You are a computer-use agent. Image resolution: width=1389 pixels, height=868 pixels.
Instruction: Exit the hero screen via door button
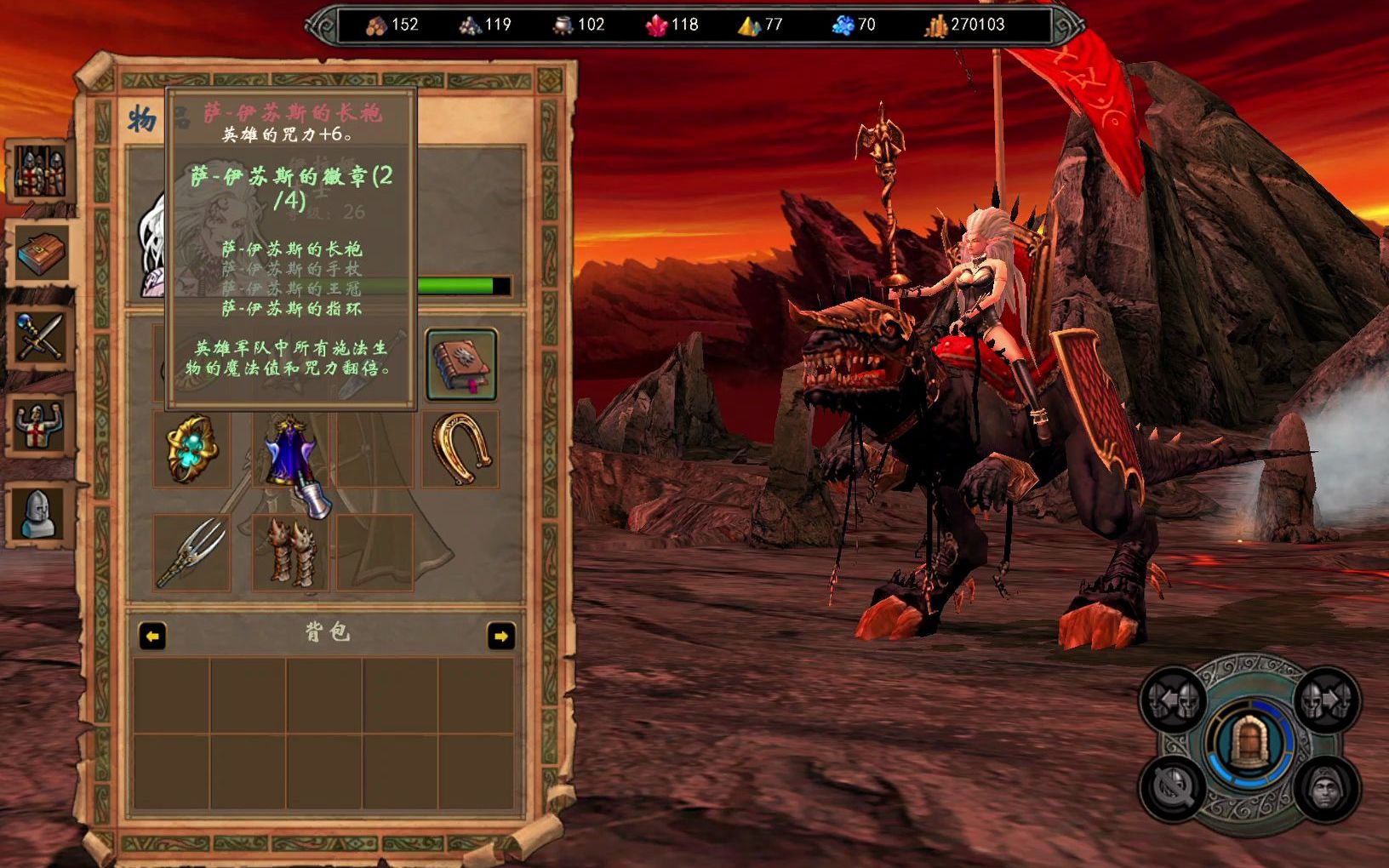(1249, 743)
